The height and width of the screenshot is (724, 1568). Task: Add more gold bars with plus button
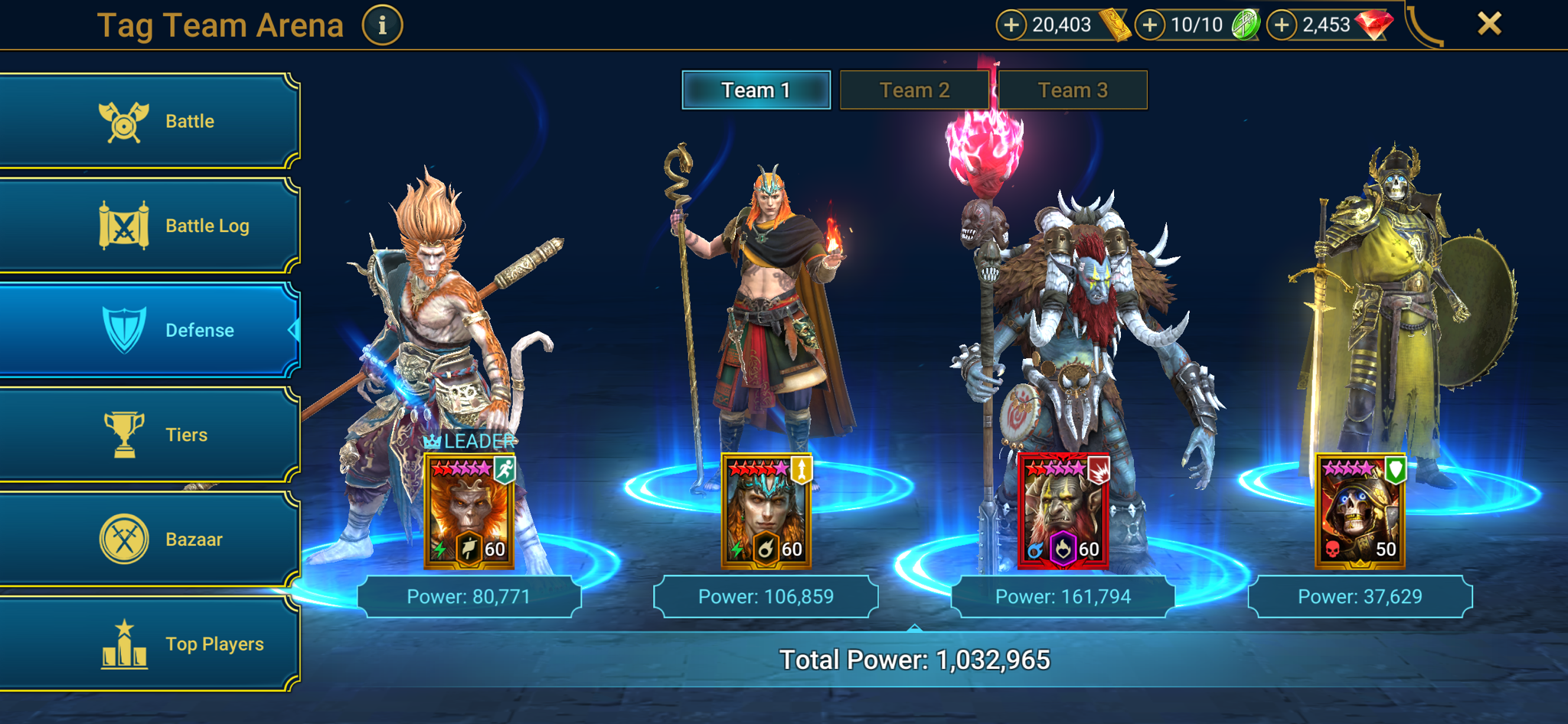point(1011,25)
